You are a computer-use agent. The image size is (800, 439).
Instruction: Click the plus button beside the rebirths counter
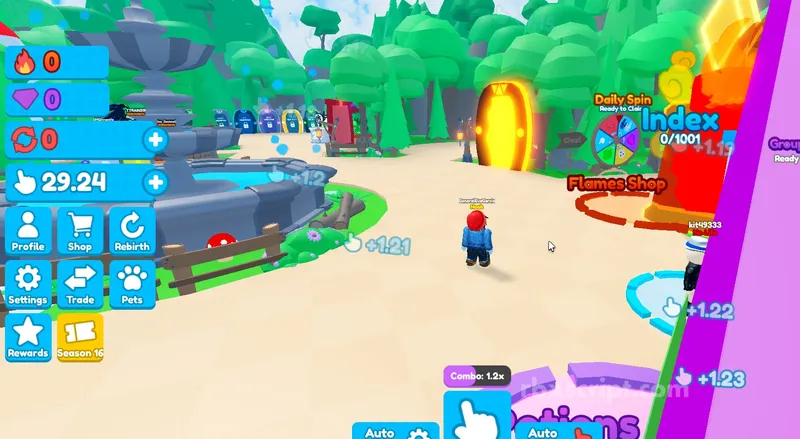[x=155, y=139]
